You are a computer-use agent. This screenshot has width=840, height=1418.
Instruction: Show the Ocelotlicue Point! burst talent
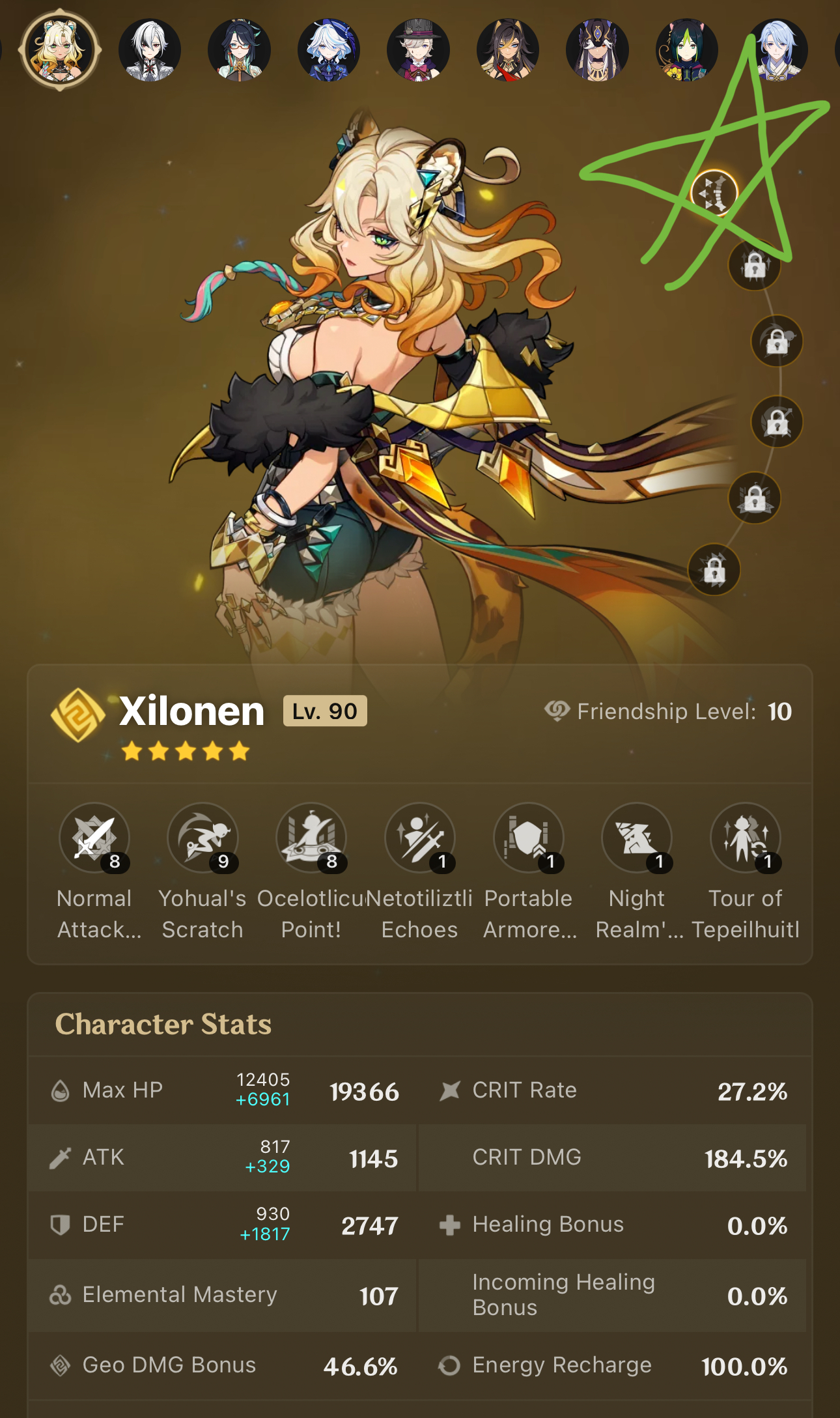tap(311, 838)
